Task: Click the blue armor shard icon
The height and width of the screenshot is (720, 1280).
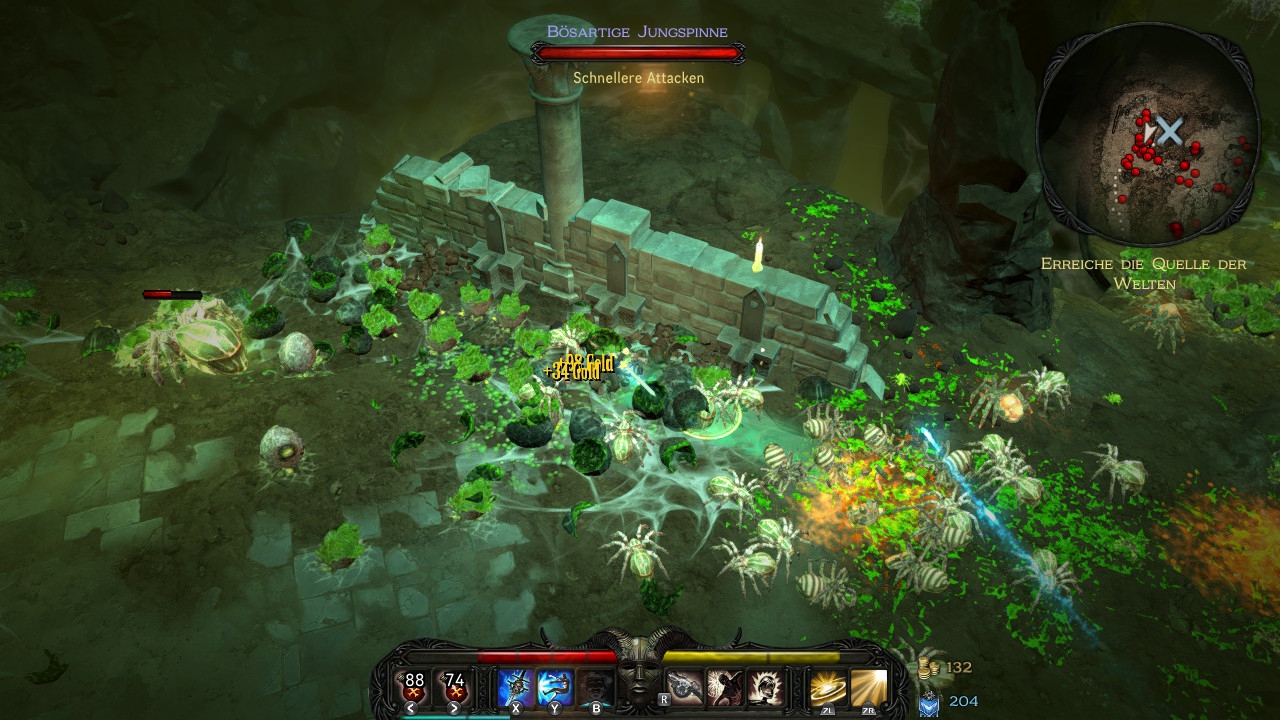Action: (x=929, y=702)
